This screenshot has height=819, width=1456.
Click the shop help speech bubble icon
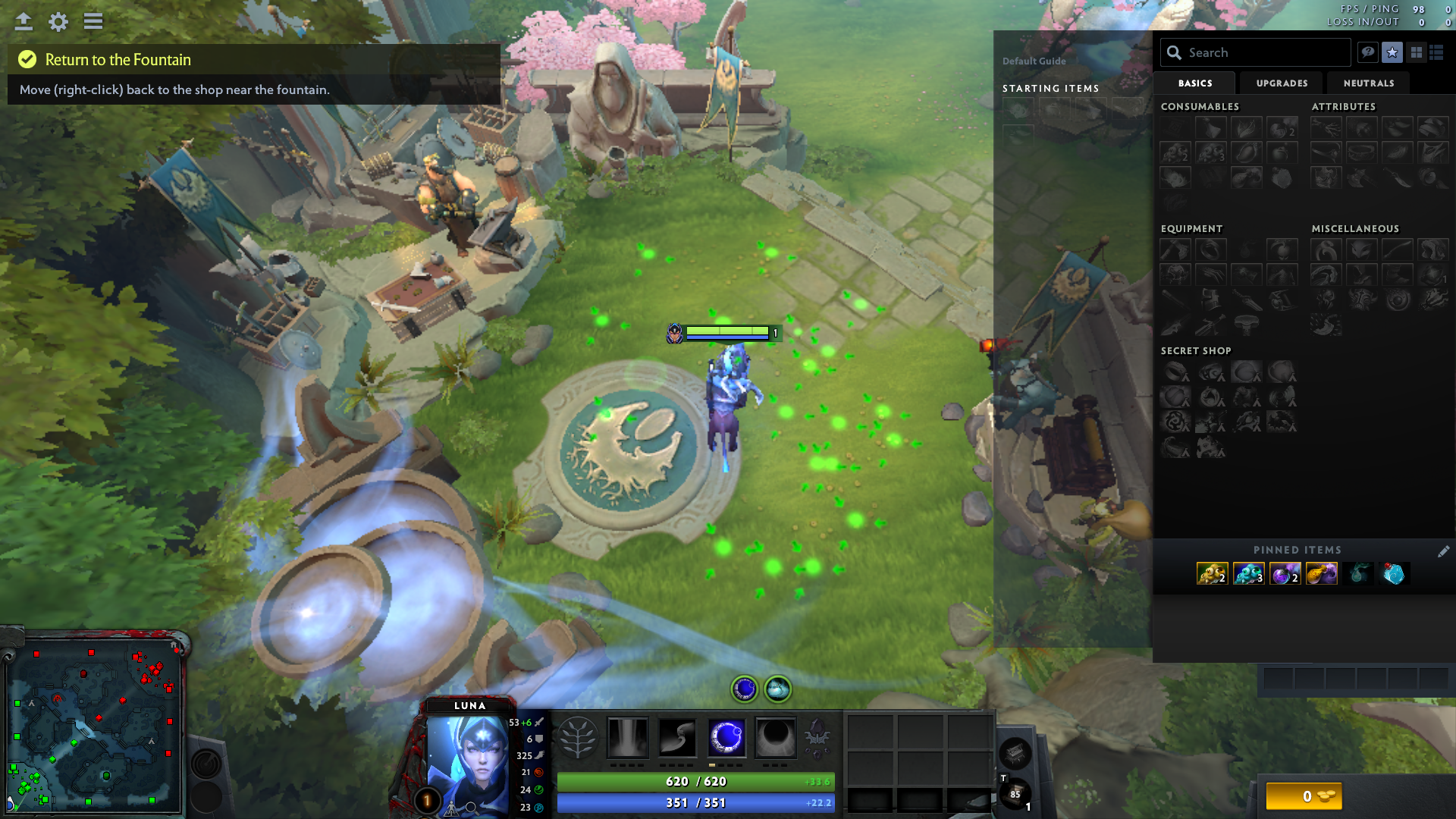click(1367, 52)
